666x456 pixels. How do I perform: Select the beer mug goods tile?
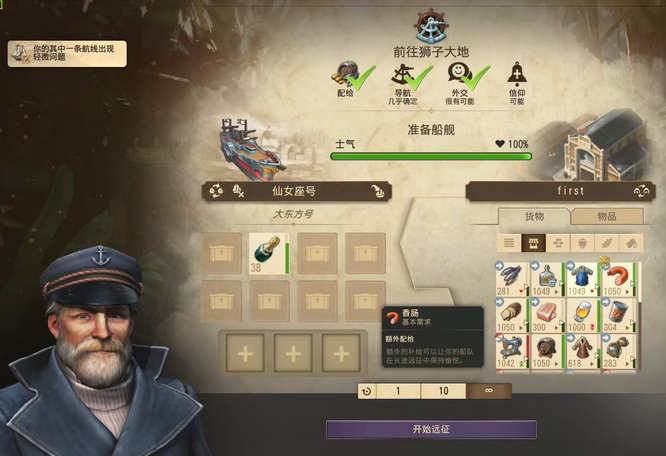[x=582, y=314]
